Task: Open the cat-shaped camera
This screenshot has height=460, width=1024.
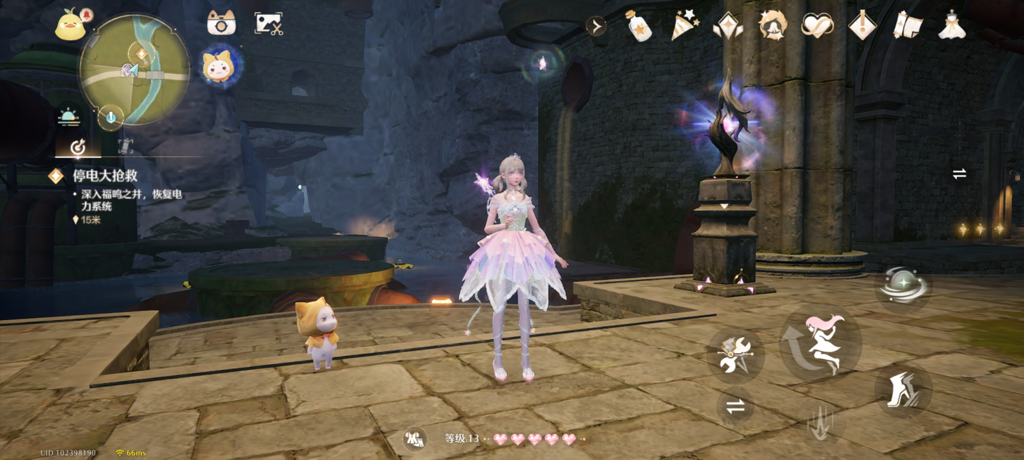Action: pos(221,23)
